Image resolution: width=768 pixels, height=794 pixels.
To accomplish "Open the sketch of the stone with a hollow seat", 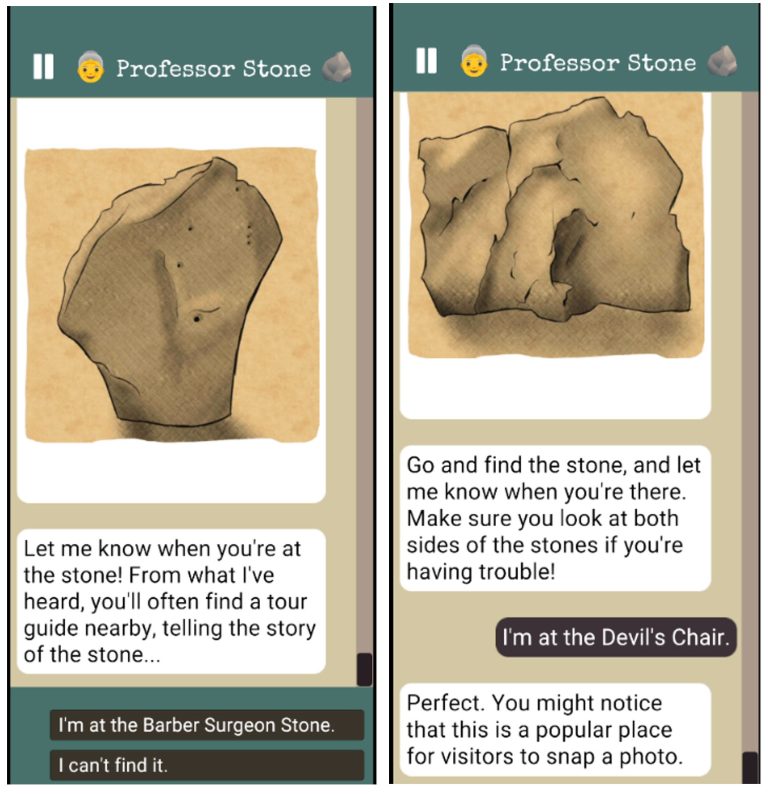I will [x=555, y=225].
